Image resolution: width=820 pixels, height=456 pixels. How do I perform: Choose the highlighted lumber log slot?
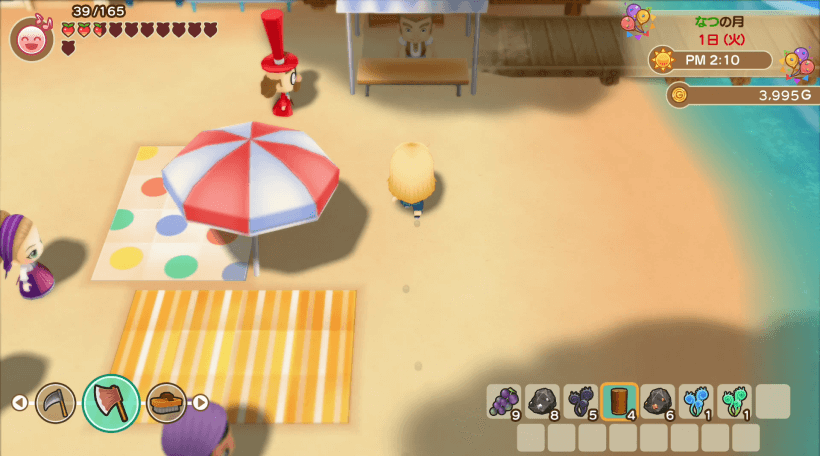(619, 401)
